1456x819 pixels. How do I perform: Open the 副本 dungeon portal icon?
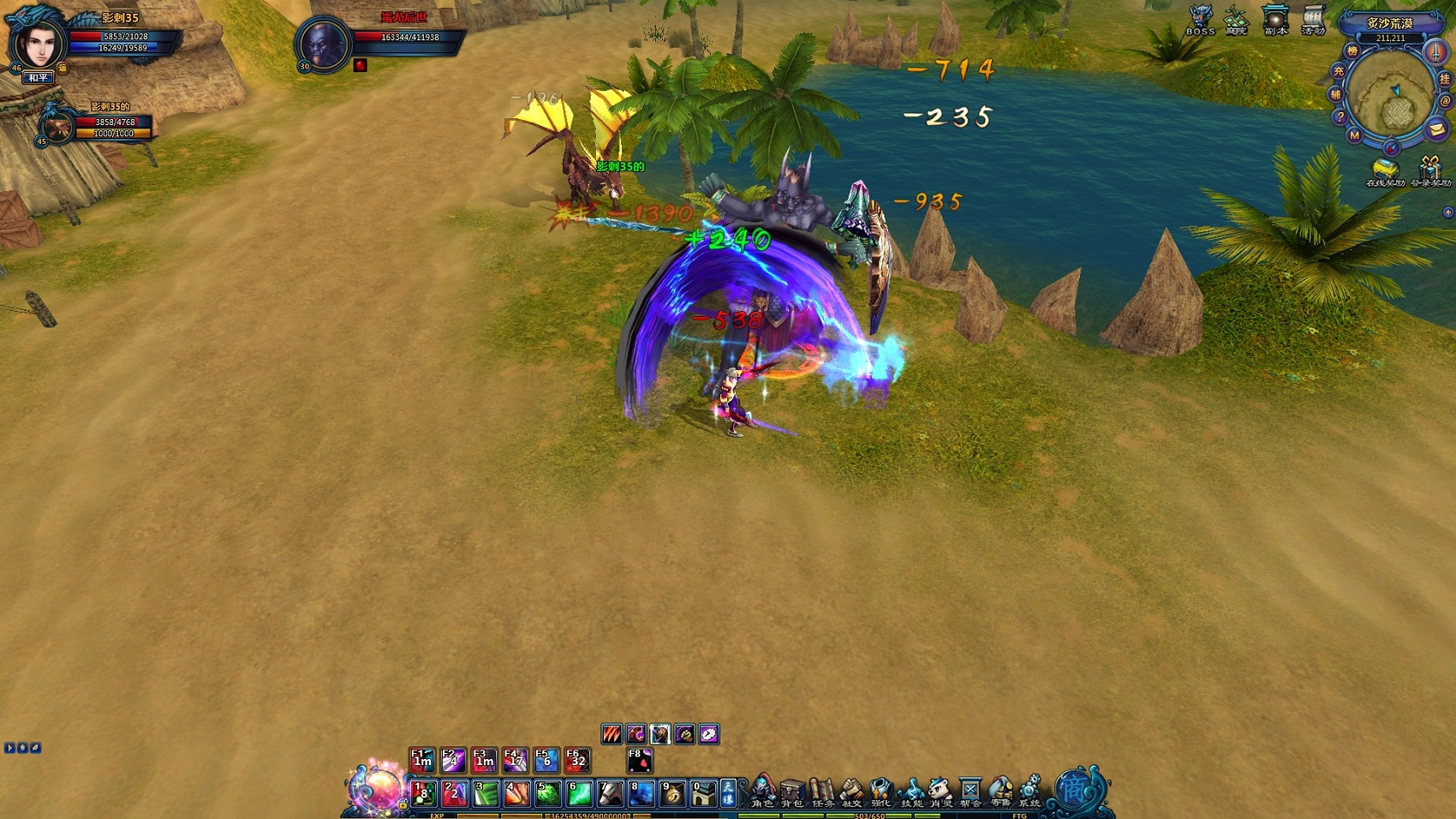pos(1275,20)
